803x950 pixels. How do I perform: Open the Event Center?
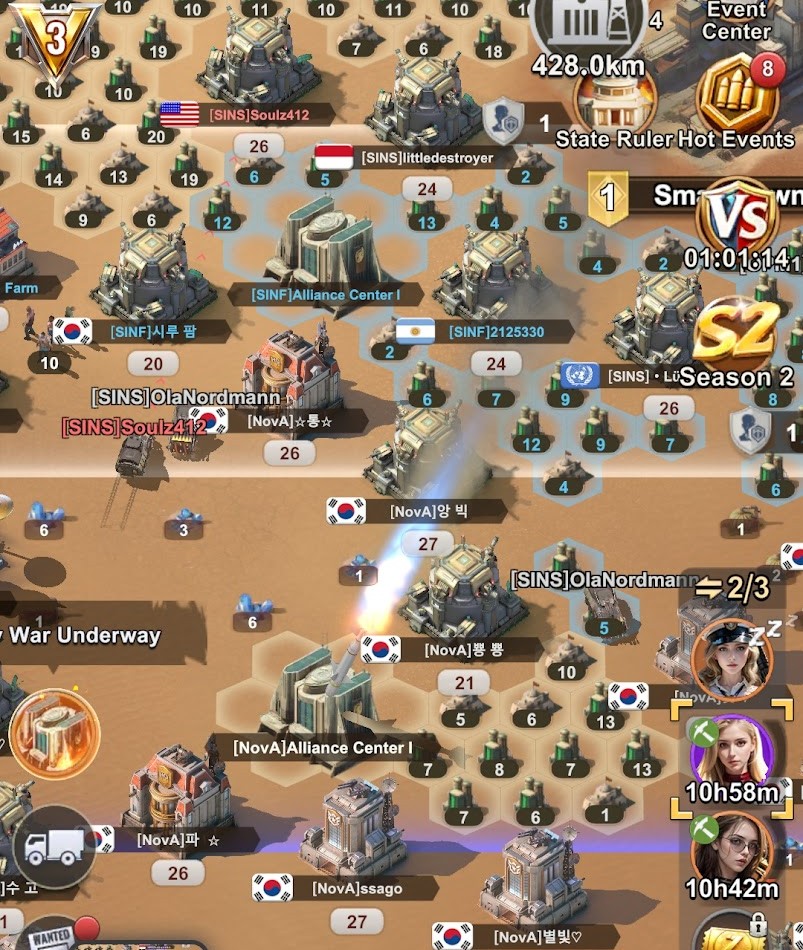click(735, 20)
